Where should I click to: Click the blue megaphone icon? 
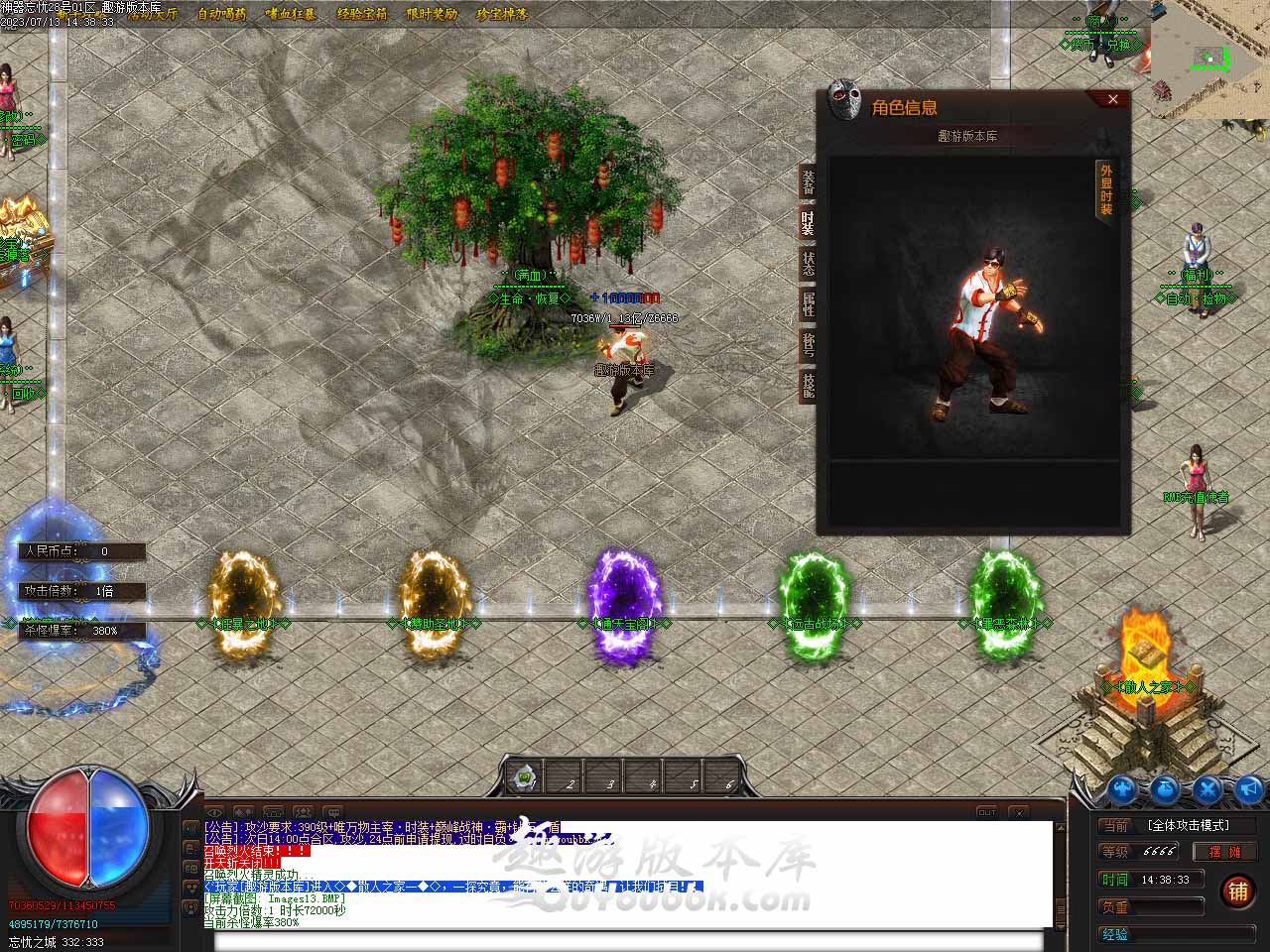(1249, 789)
